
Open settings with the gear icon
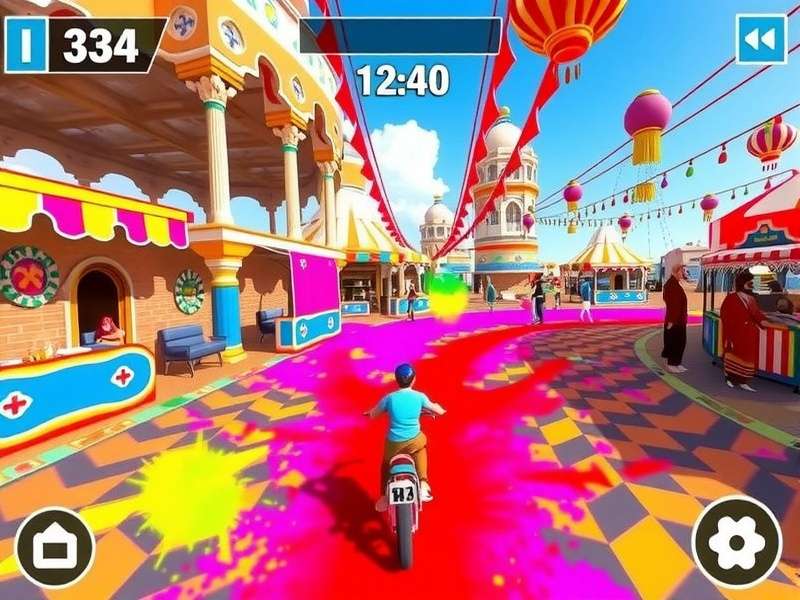coord(737,541)
